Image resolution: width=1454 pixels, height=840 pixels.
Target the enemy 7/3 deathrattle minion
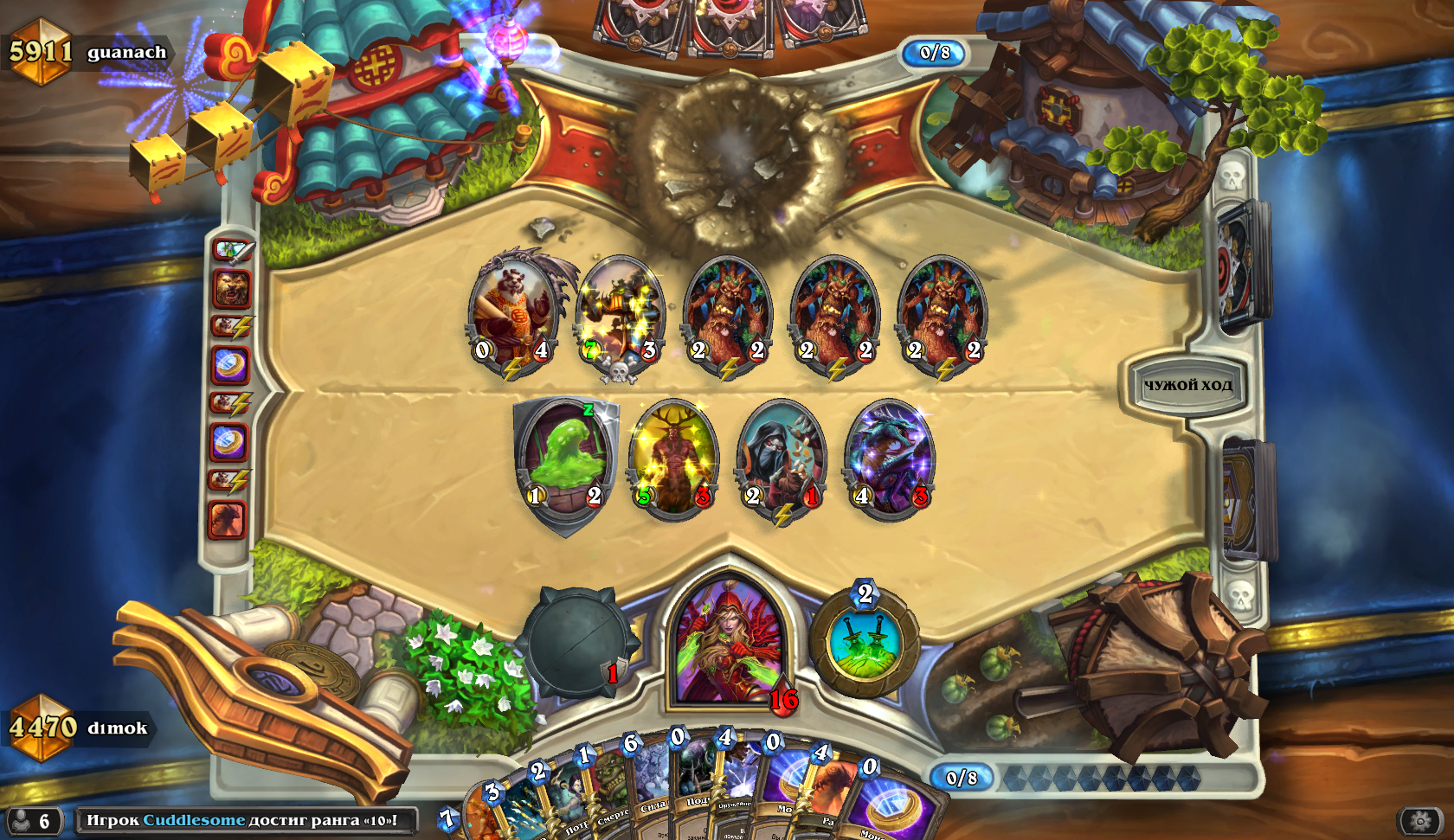(621, 311)
